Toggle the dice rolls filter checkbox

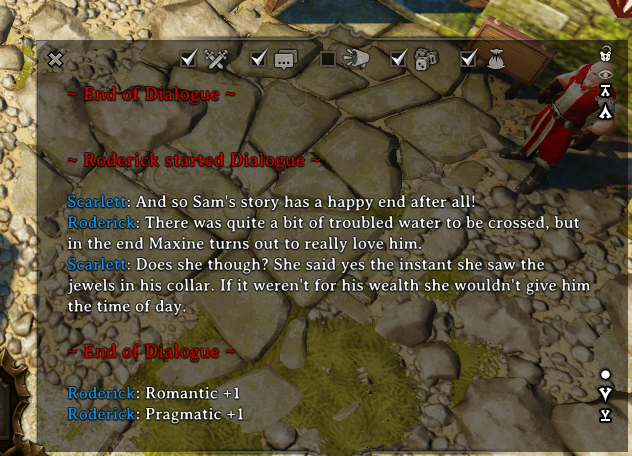click(x=399, y=60)
